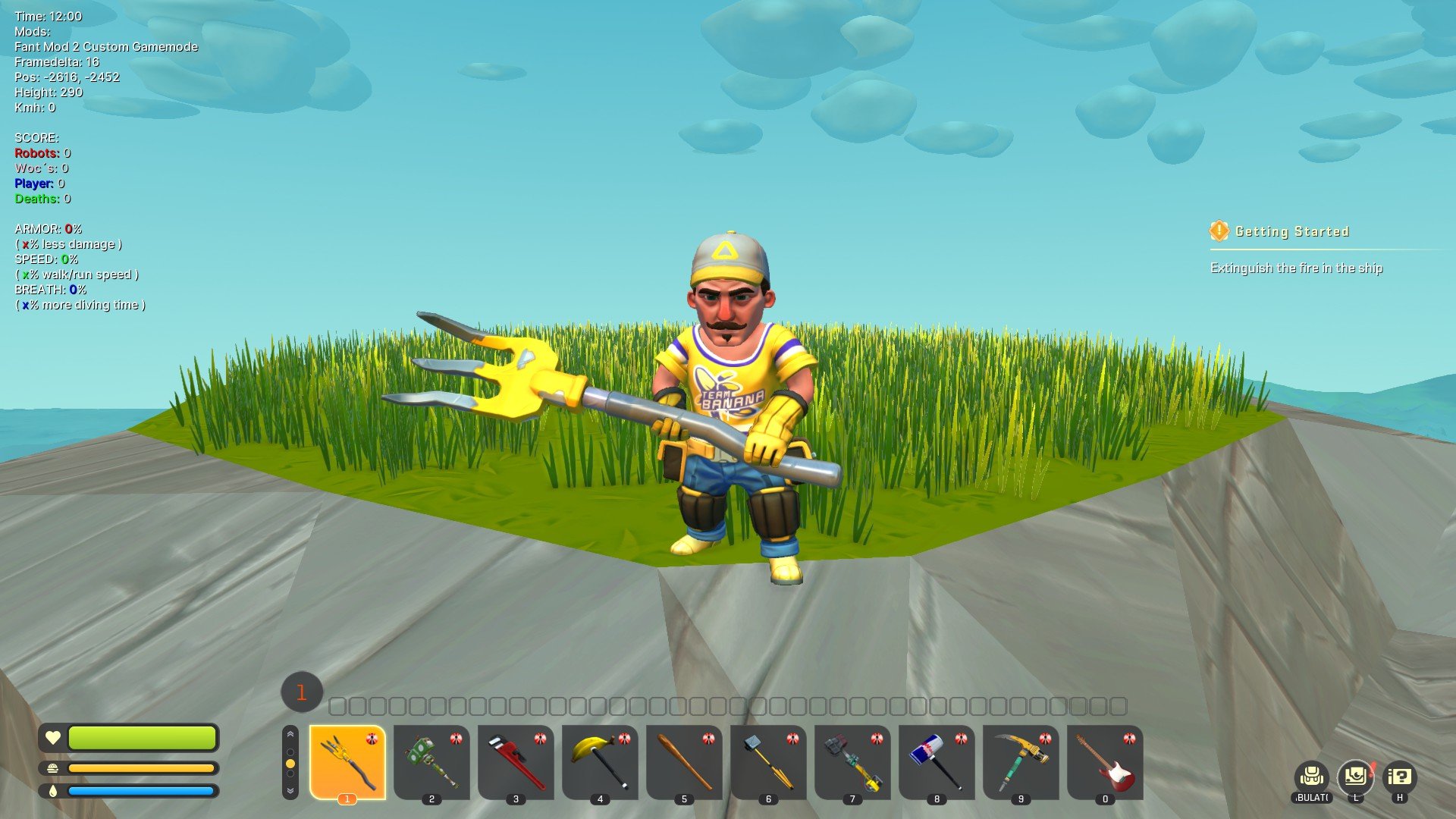
Task: Equip the red electric guitar
Action: point(1105,761)
